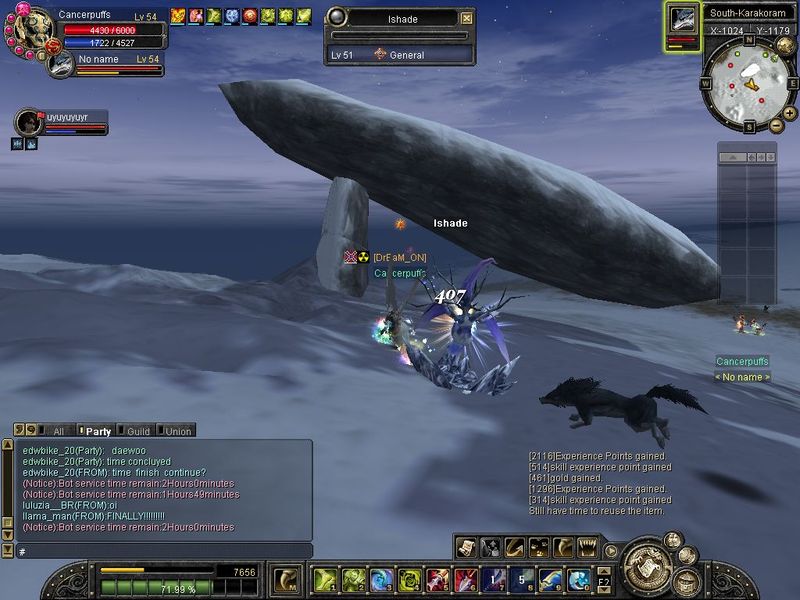The height and width of the screenshot is (600, 800).
Task: Use the hotbar item in slot 8
Action: tap(523, 579)
